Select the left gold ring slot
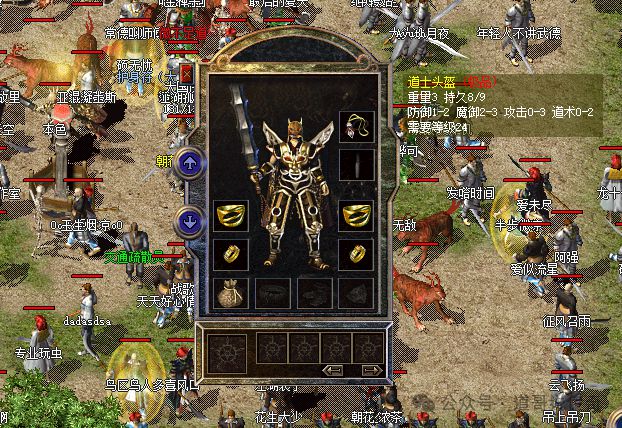Screen dimensions: 622x428 tap(229, 253)
